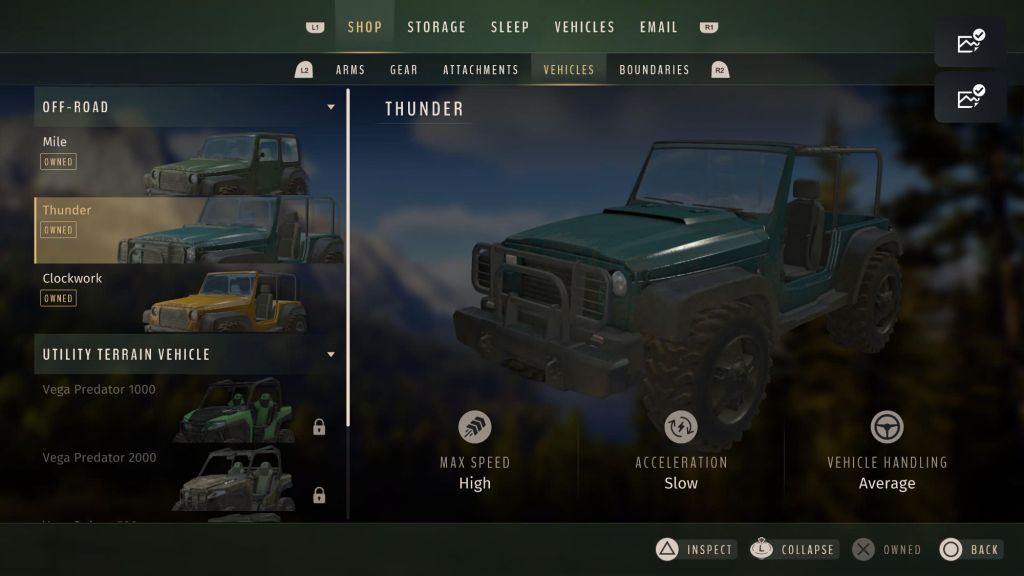
Task: Select the locked Vega Predator 1000
Action: (x=188, y=410)
